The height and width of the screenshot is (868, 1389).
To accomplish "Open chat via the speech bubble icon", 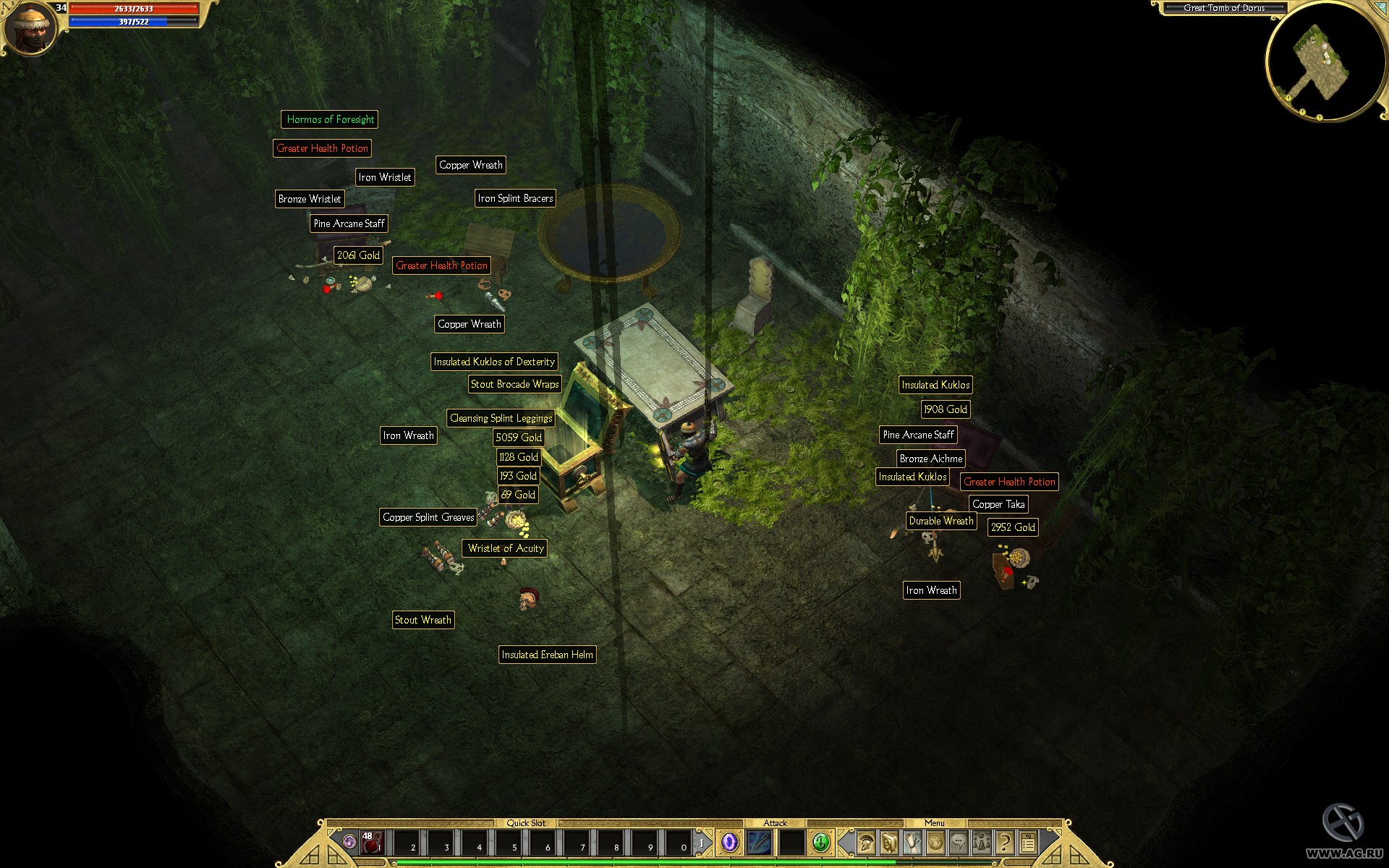I will click(x=959, y=843).
